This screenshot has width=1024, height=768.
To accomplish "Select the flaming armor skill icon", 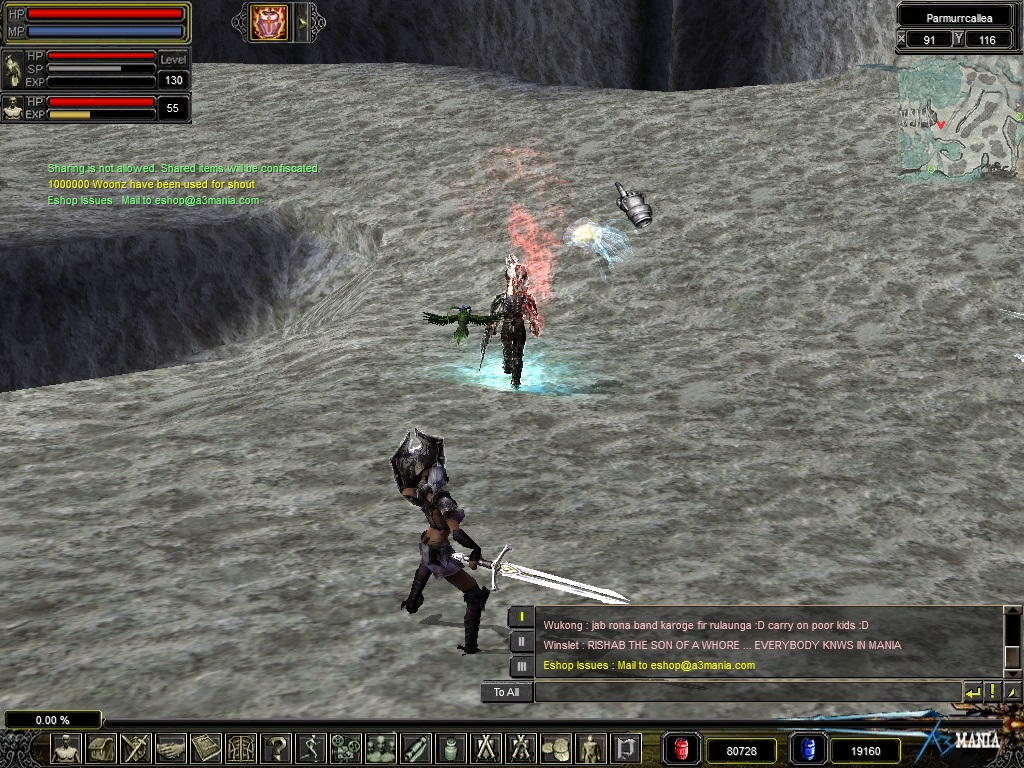I will click(269, 22).
